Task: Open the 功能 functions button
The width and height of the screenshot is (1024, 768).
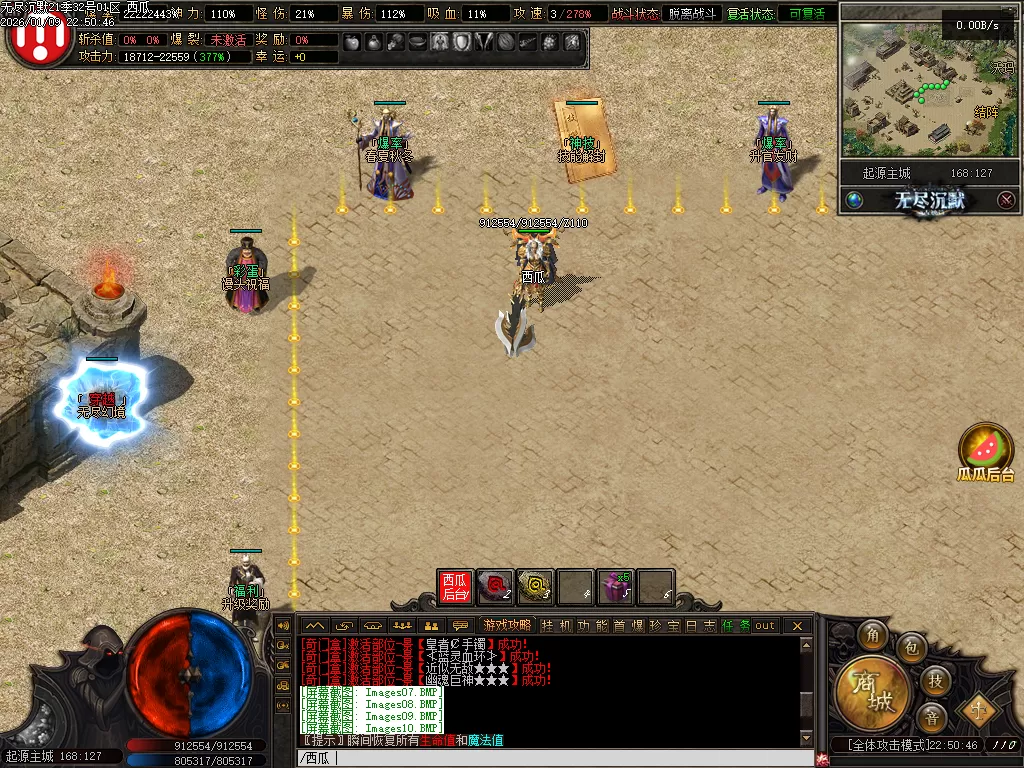Action: point(592,626)
